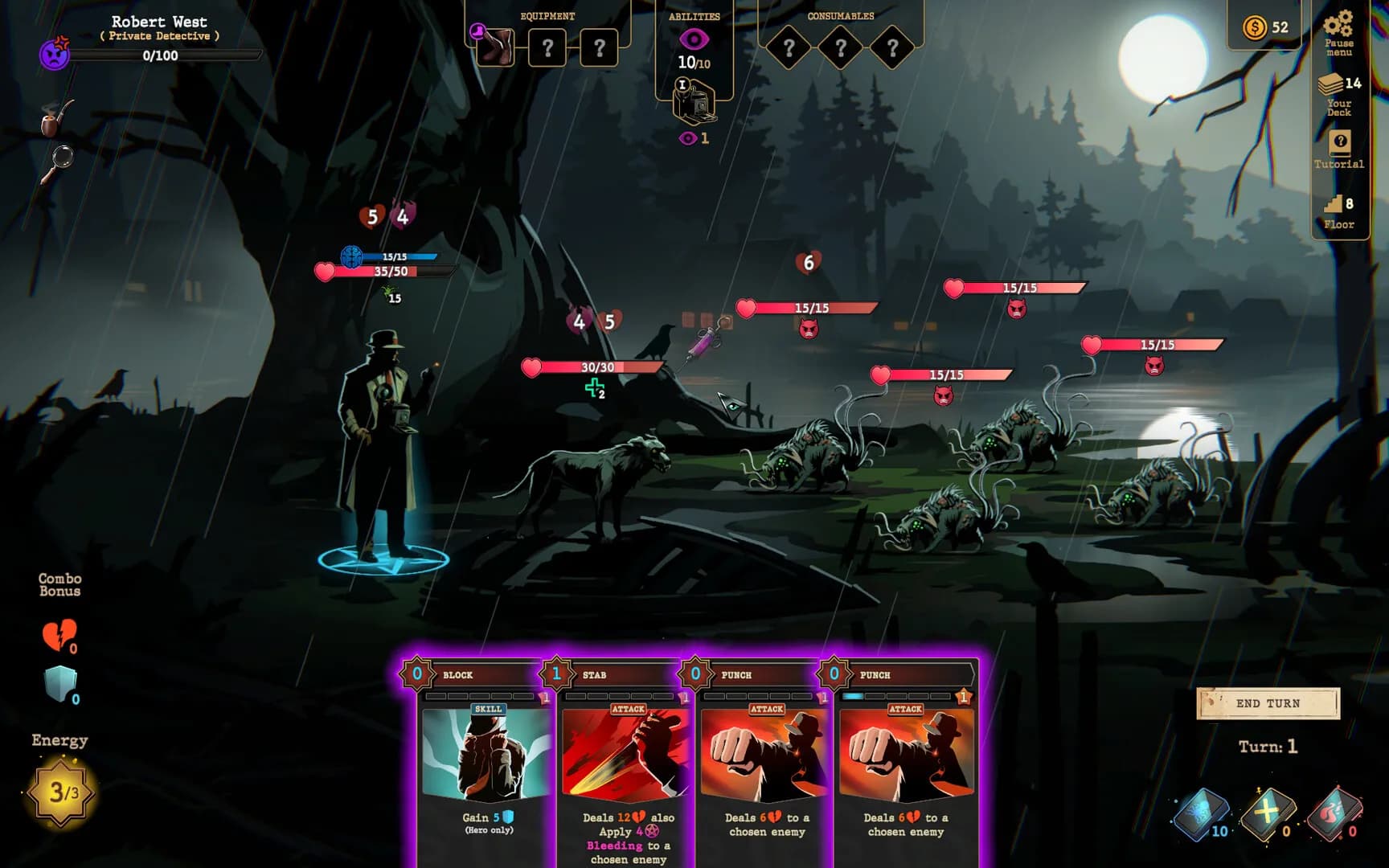Open the blue draw pile
1389x868 pixels.
pos(1202,813)
